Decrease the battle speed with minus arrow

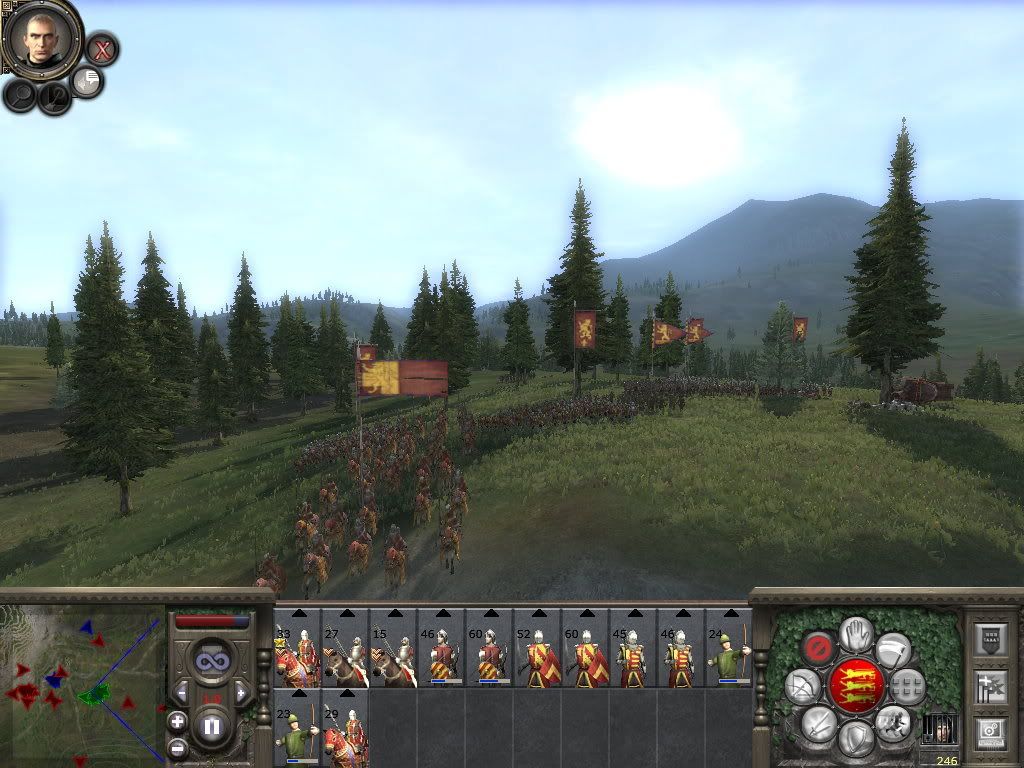pyautogui.click(x=181, y=692)
